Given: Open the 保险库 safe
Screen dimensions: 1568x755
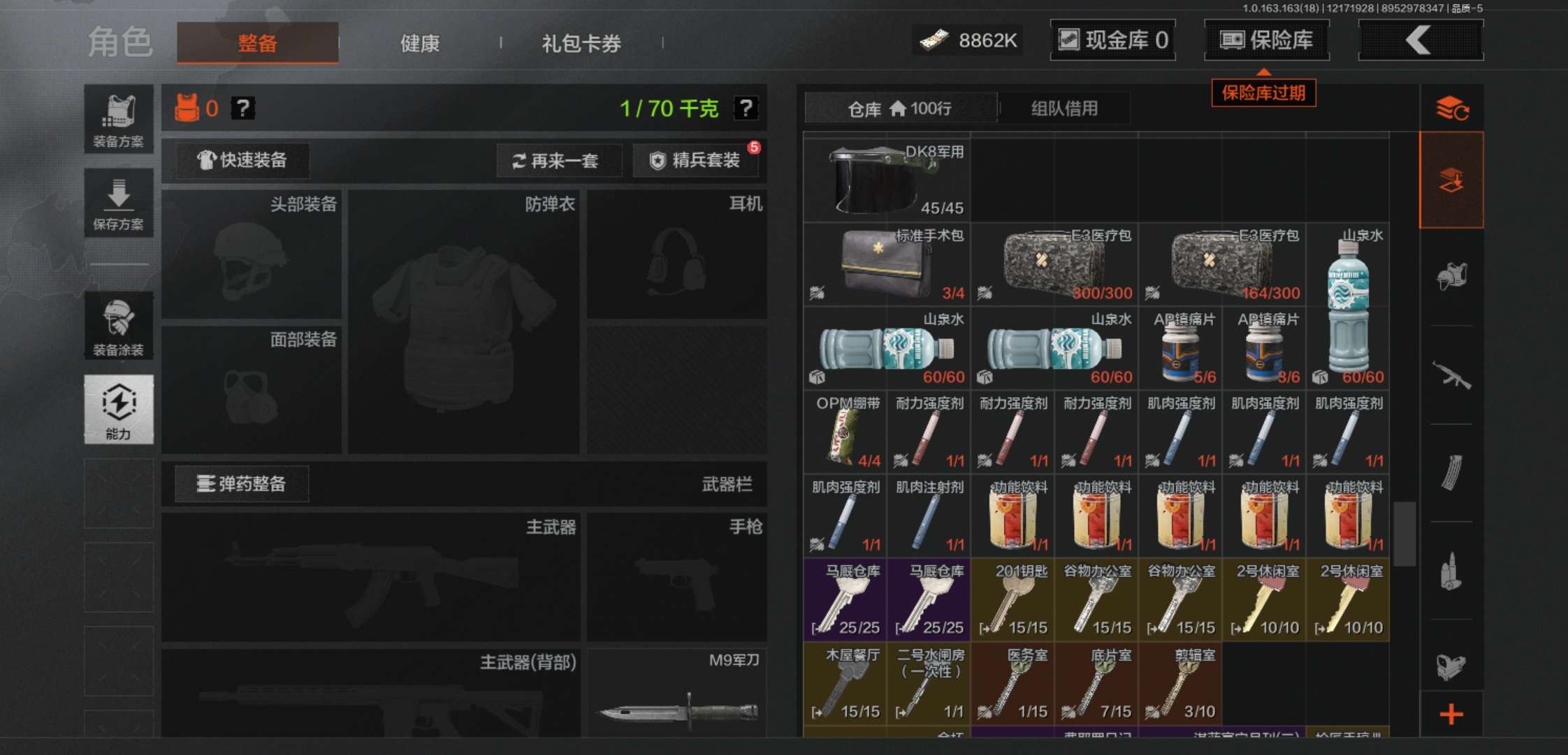Looking at the screenshot, I should (1266, 41).
